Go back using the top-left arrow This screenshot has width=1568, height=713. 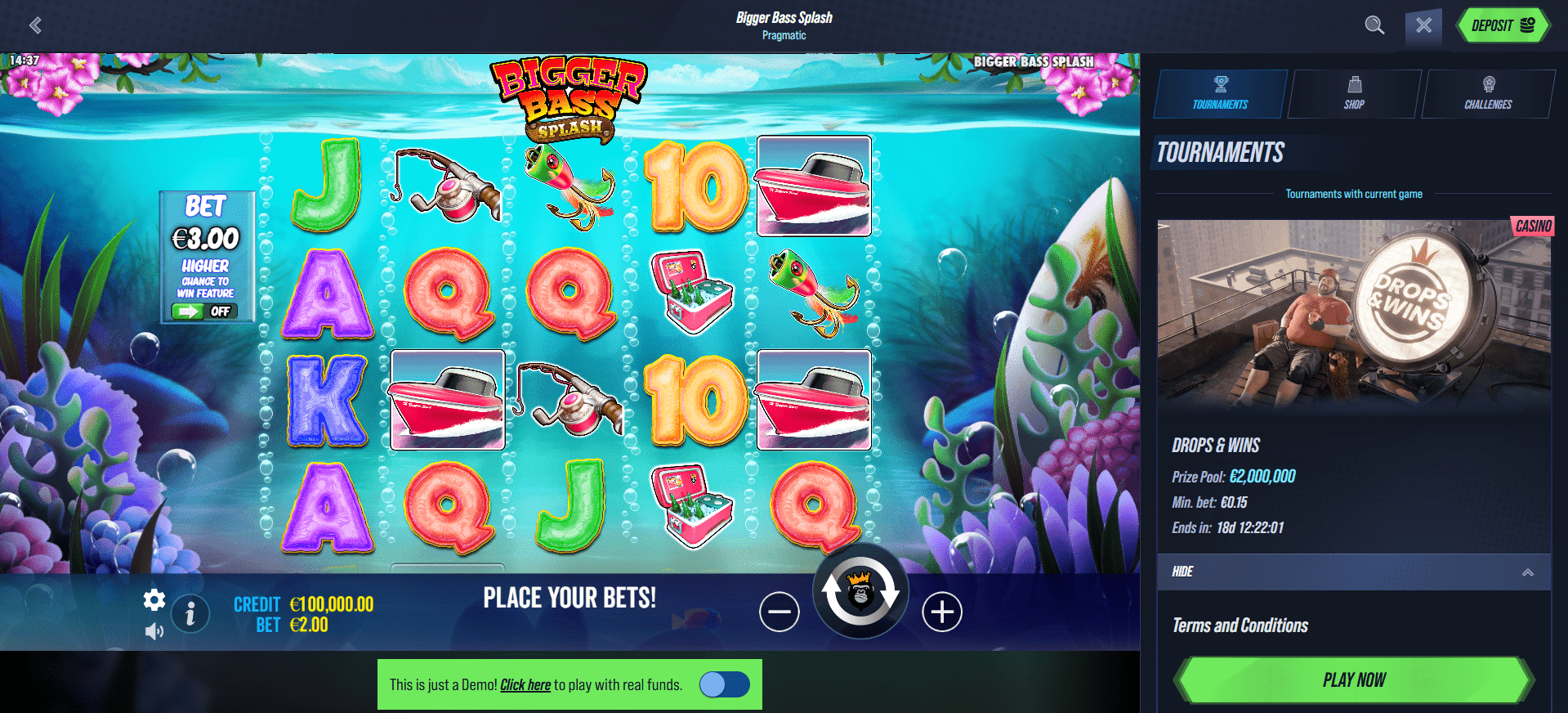coord(35,25)
